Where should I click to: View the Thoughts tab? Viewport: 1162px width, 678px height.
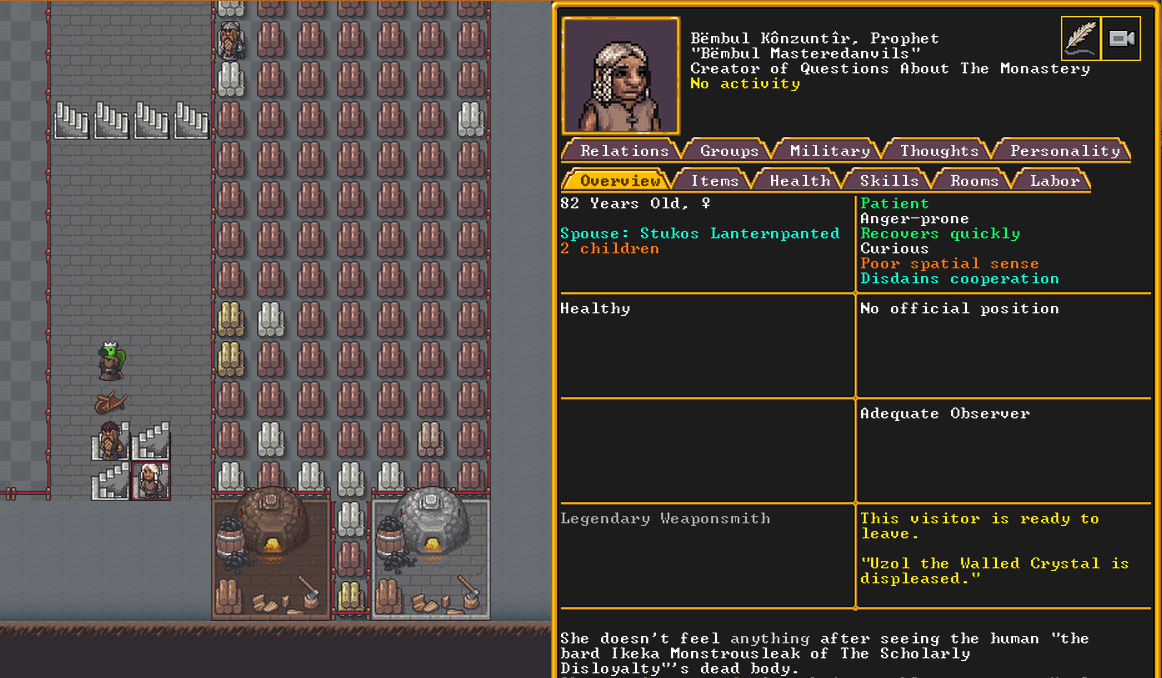tap(939, 151)
